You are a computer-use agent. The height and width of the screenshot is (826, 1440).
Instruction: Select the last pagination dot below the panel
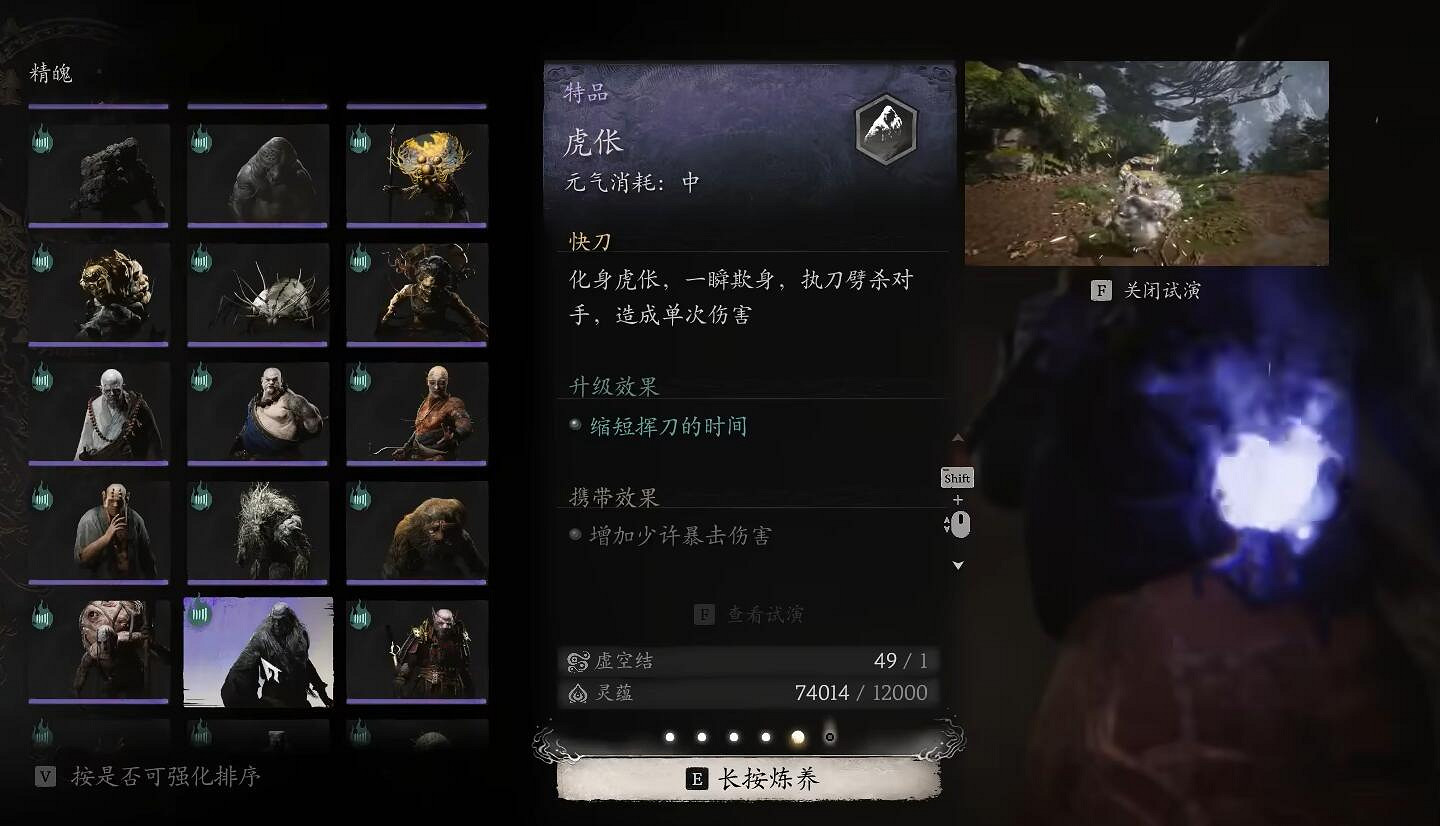[829, 736]
